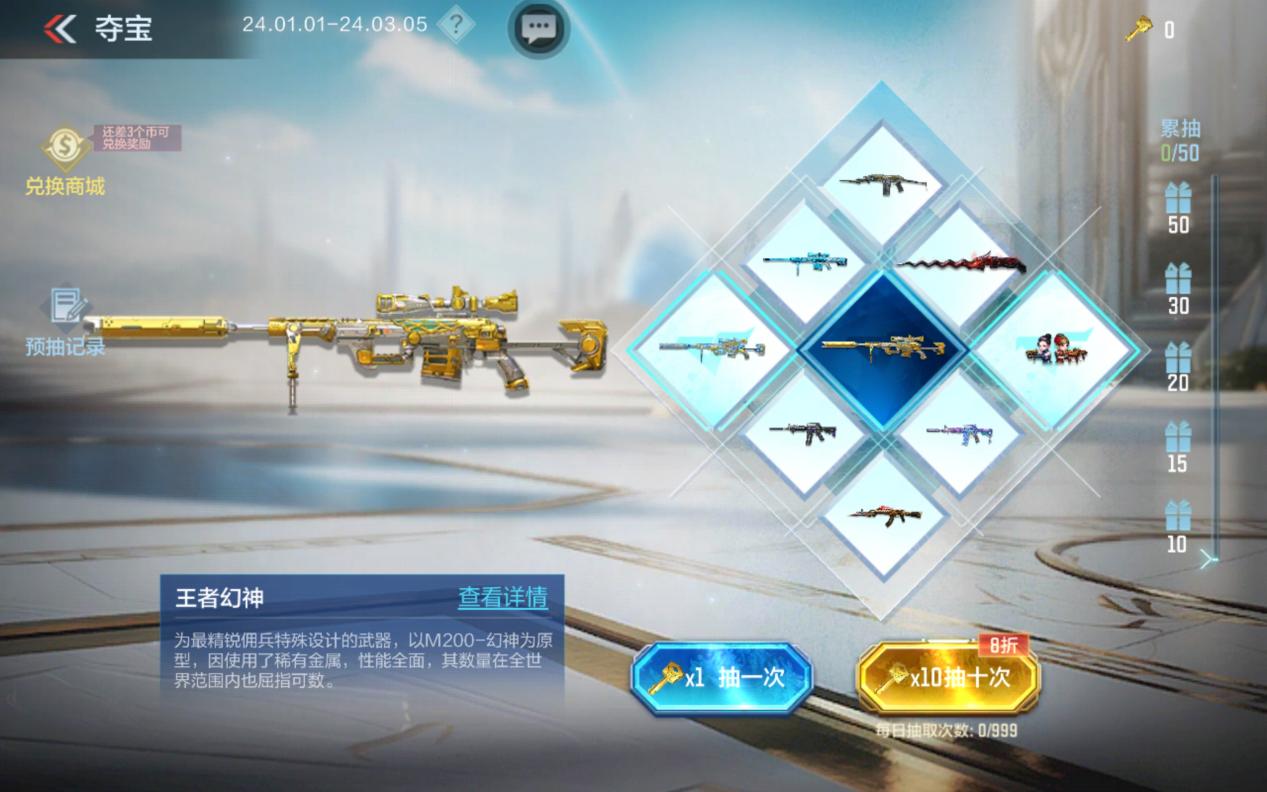The image size is (1267, 792).
Task: Claim the 10-draw milestone gift box
Action: [1178, 517]
